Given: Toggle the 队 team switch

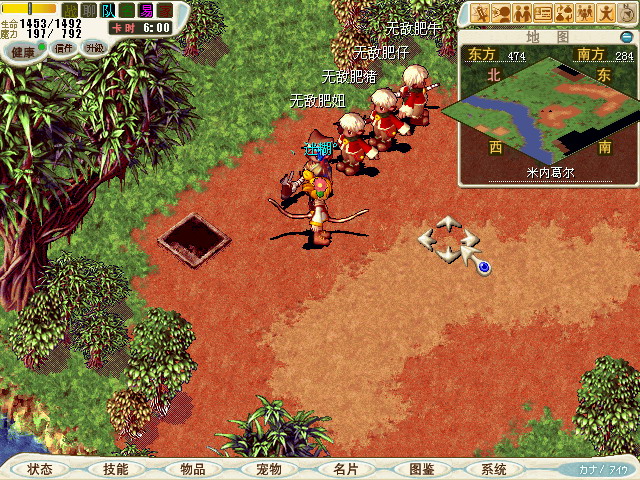Looking at the screenshot, I should coord(109,10).
